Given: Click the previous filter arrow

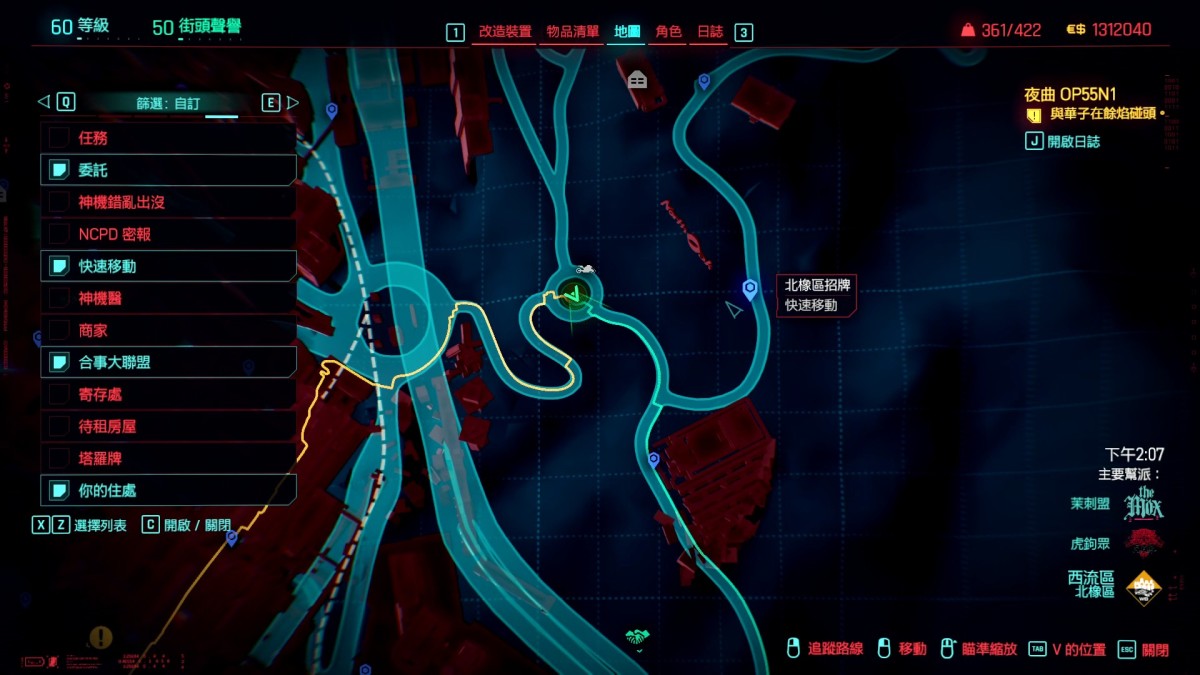Looking at the screenshot, I should 43,102.
